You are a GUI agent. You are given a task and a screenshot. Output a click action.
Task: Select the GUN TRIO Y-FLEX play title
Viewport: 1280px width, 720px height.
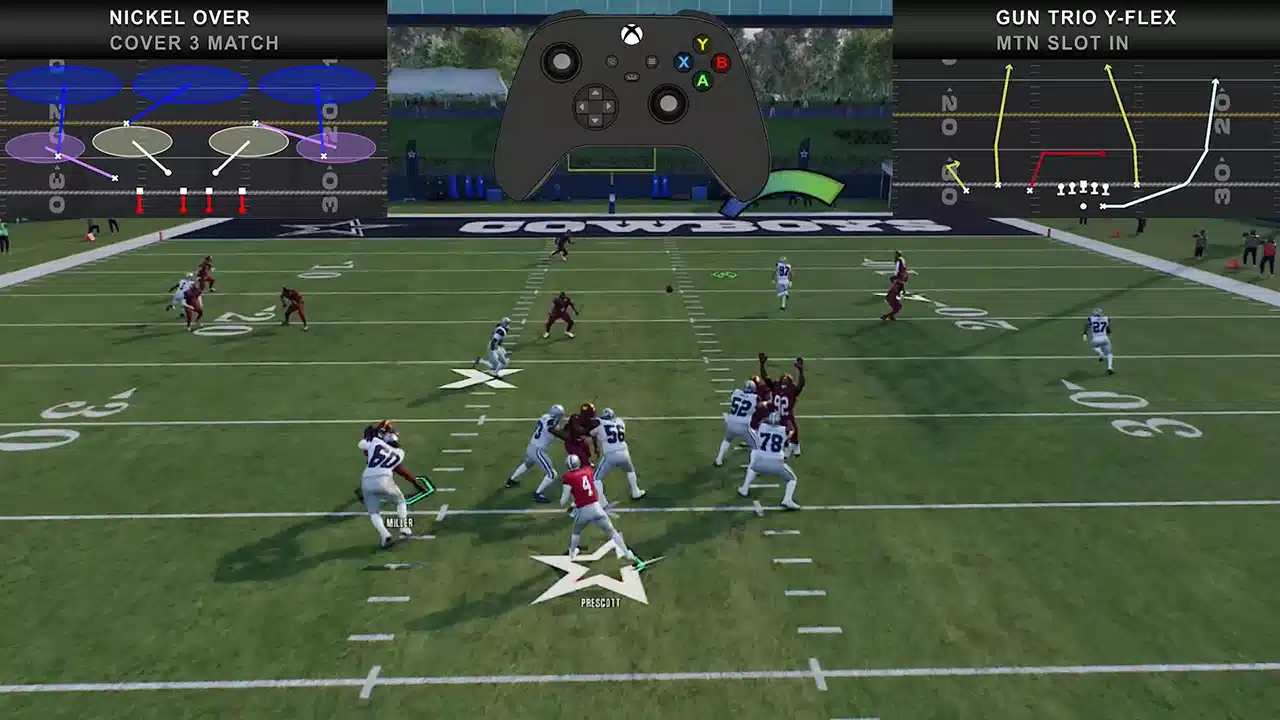[1085, 17]
